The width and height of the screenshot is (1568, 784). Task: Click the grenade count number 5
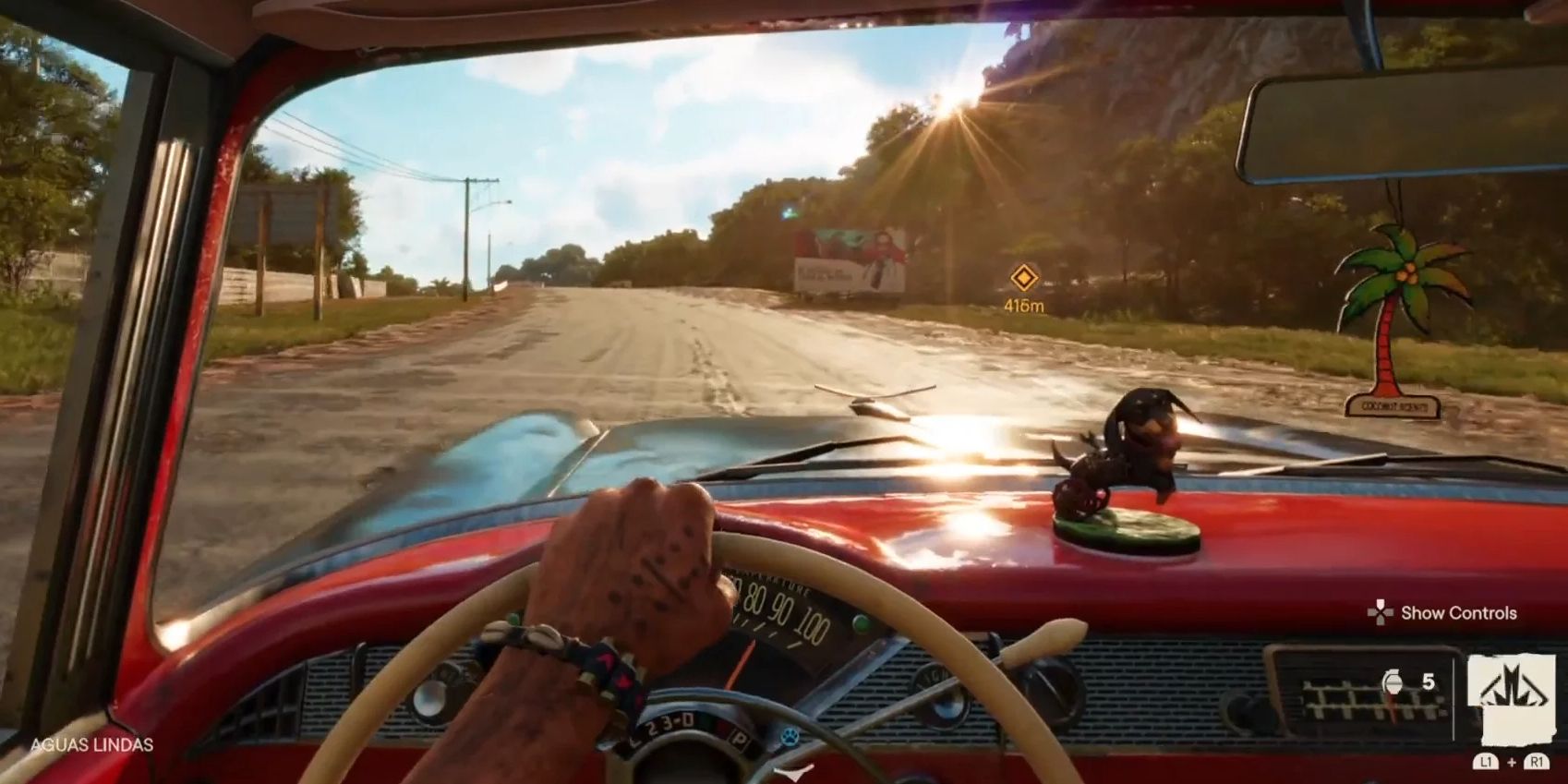tap(1428, 682)
